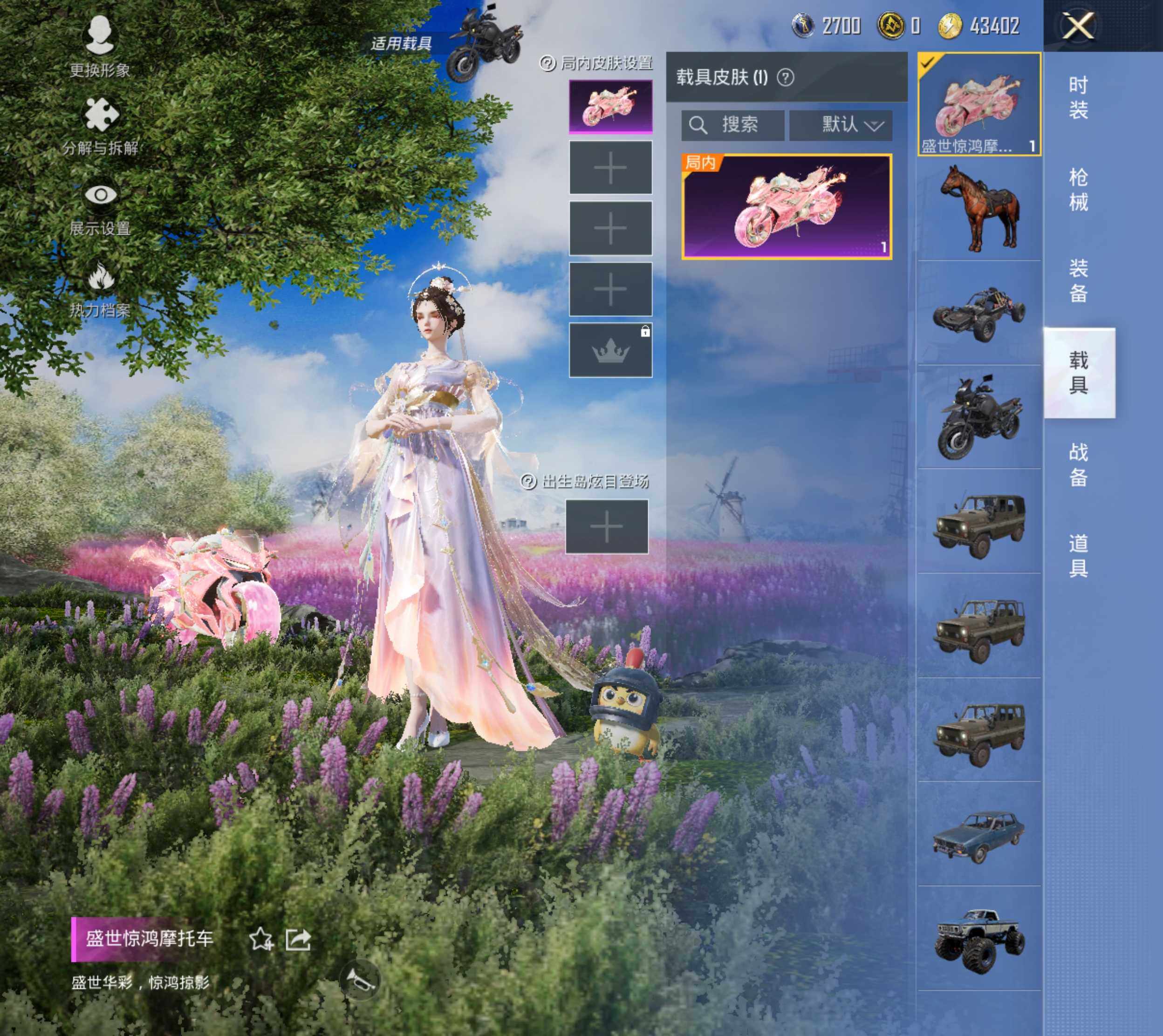1163x1036 pixels.
Task: Choose the monster truck thumbnail
Action: tap(978, 938)
